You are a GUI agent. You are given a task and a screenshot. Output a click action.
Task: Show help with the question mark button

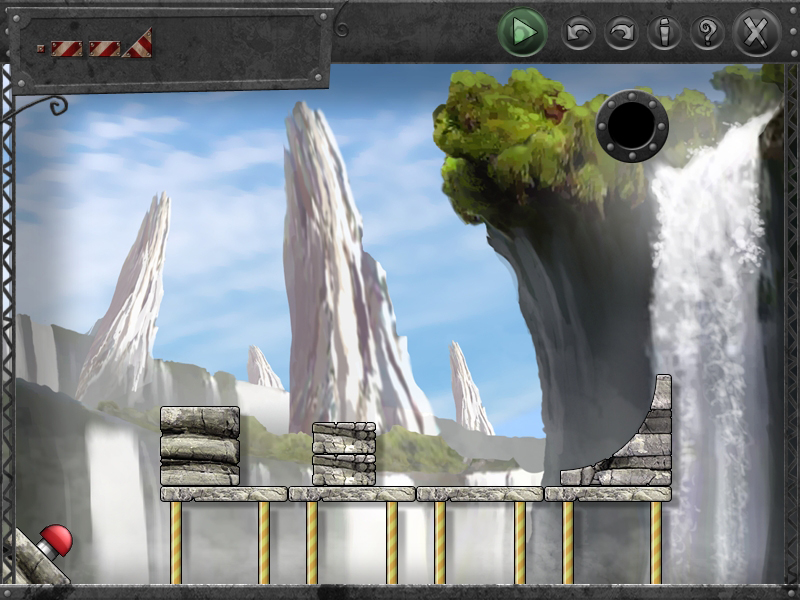point(707,34)
